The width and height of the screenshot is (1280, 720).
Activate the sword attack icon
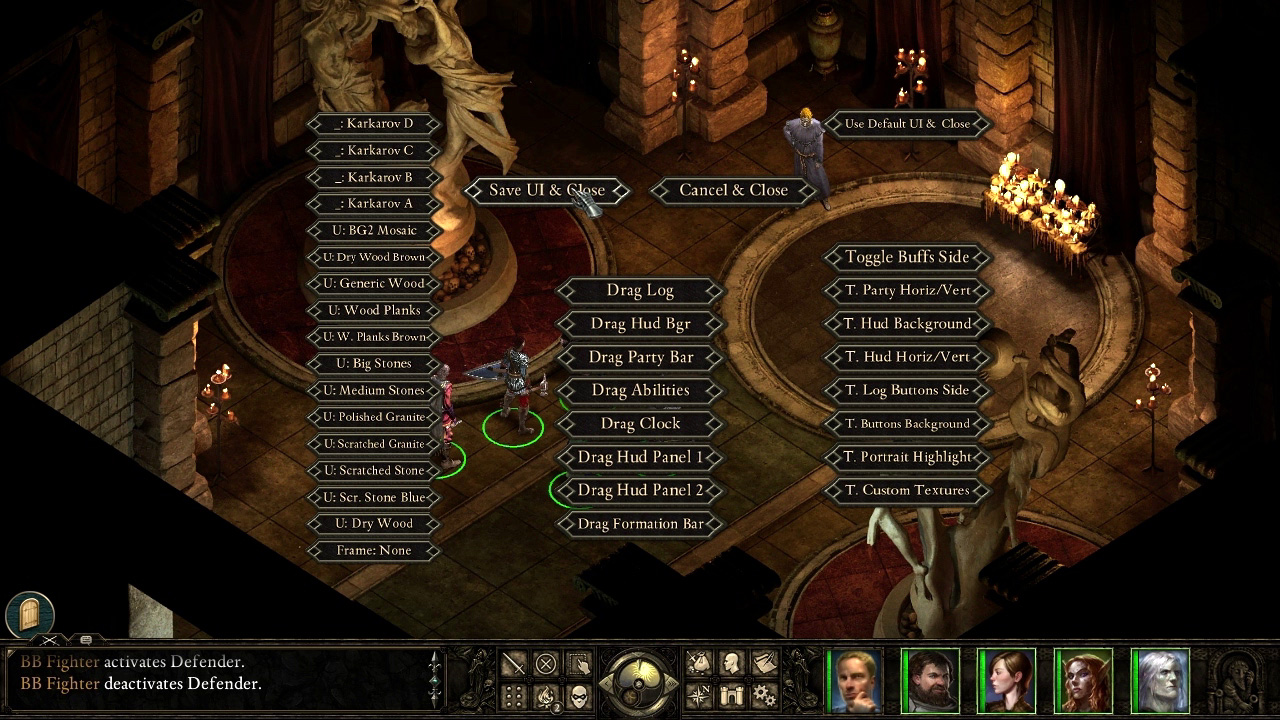(x=513, y=664)
